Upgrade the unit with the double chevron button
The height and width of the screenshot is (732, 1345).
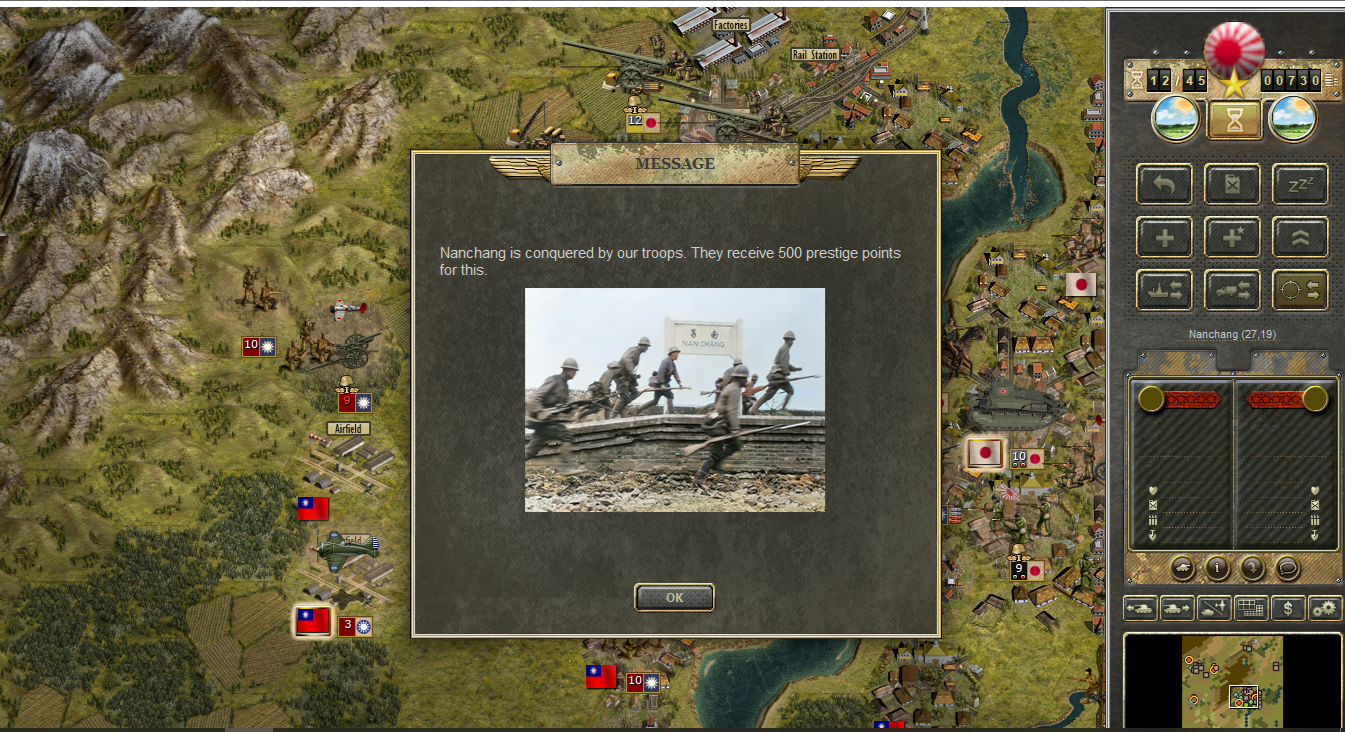1300,237
